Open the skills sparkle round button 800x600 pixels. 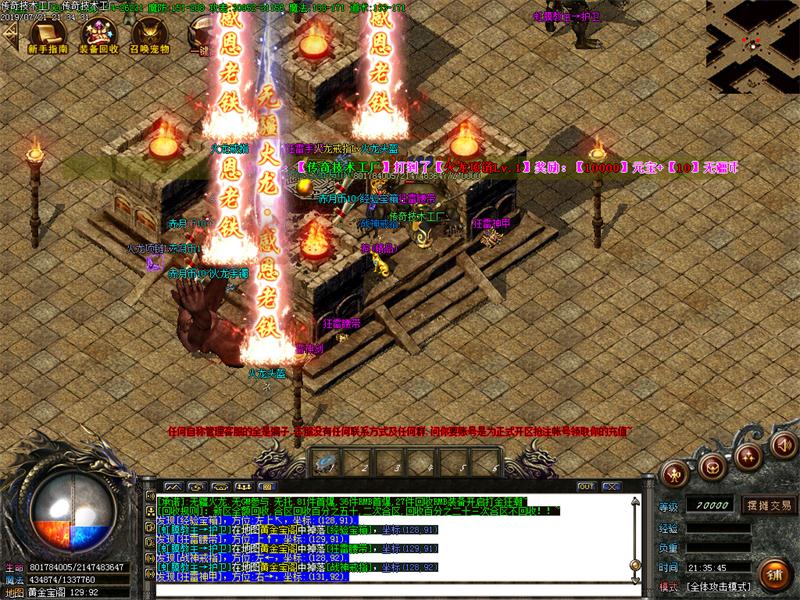point(746,455)
